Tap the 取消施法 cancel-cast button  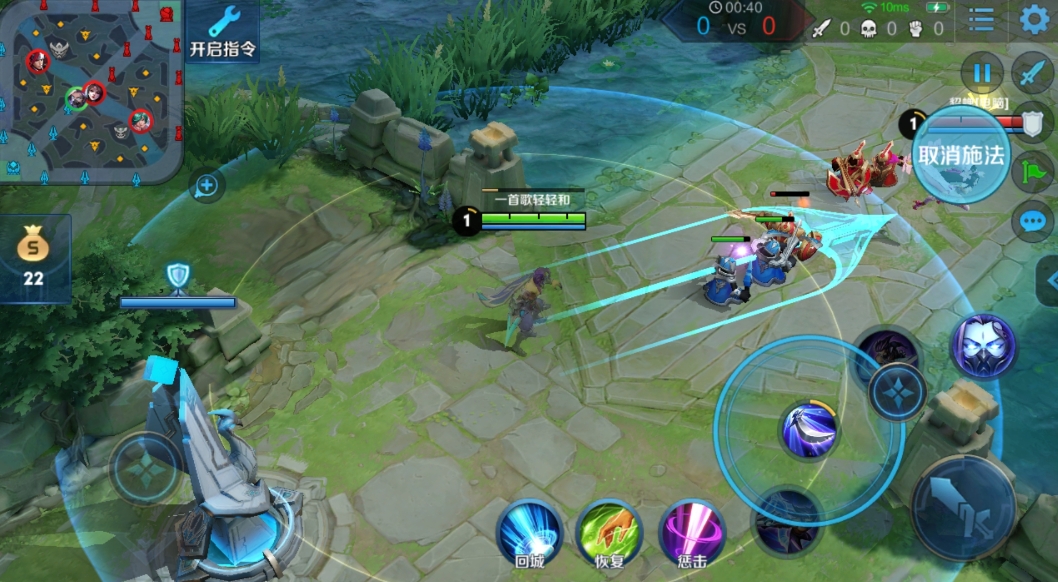962,156
